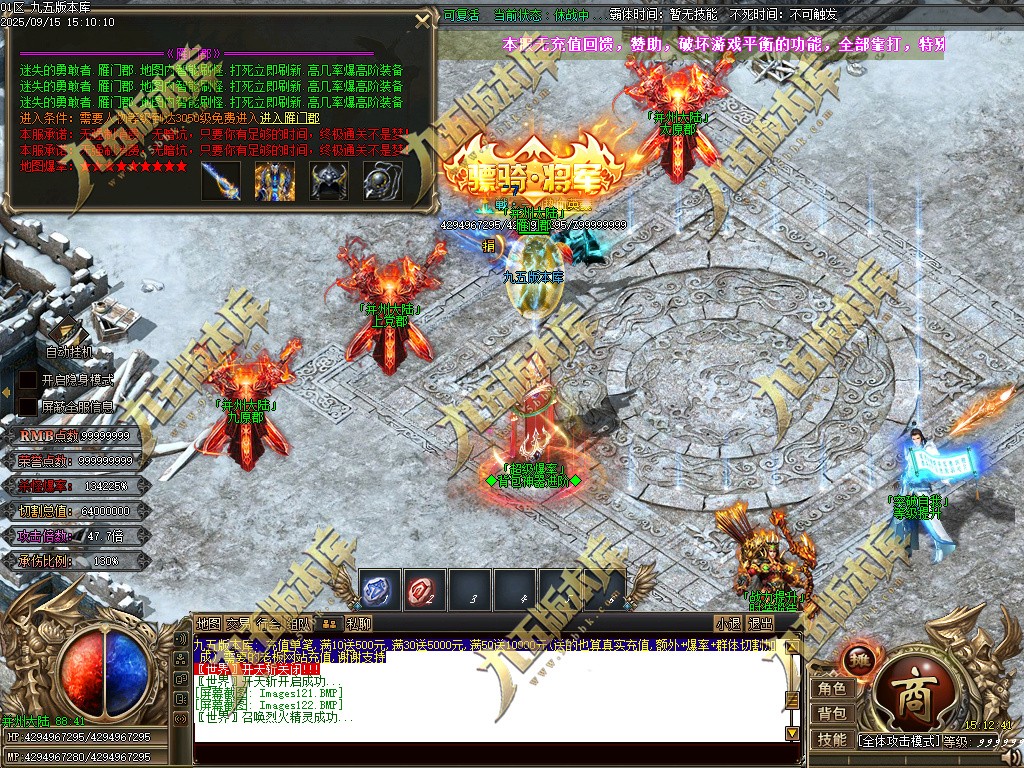Toggle the 开启隐身模式 checkbox
The height and width of the screenshot is (768, 1024).
29,381
